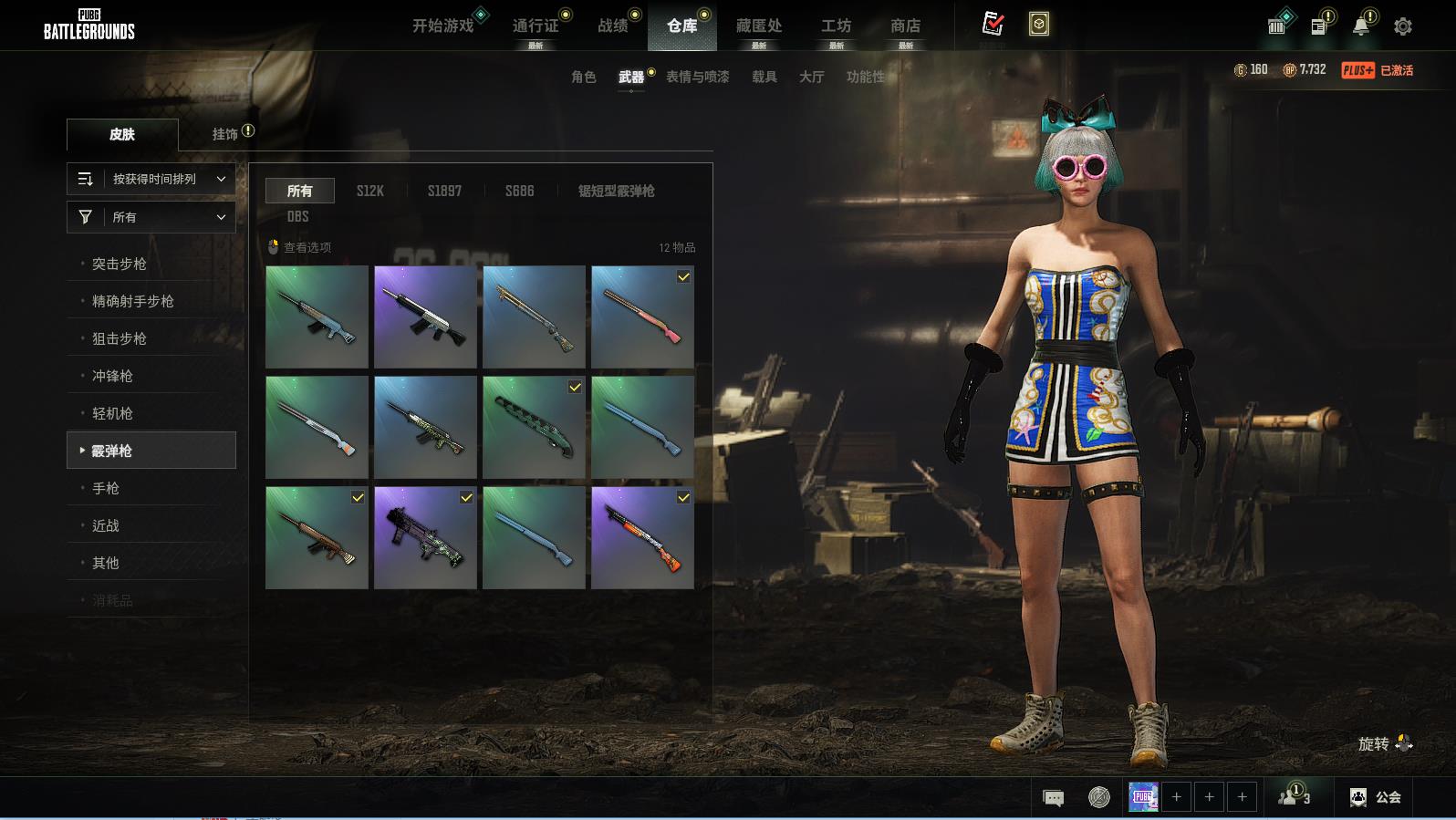Open the settings gear icon
Viewport: 1456px width, 820px height.
pos(1403,26)
